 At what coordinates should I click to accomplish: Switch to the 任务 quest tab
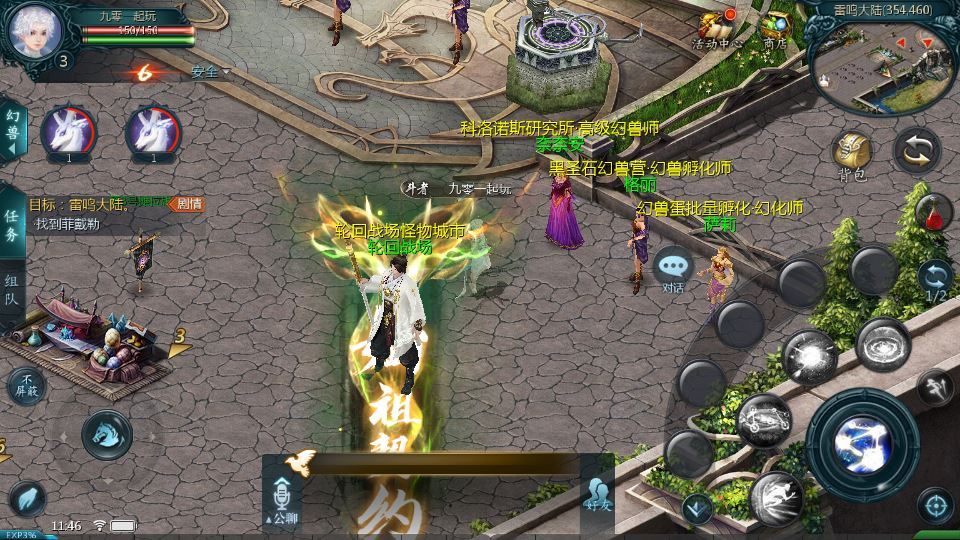[12, 226]
